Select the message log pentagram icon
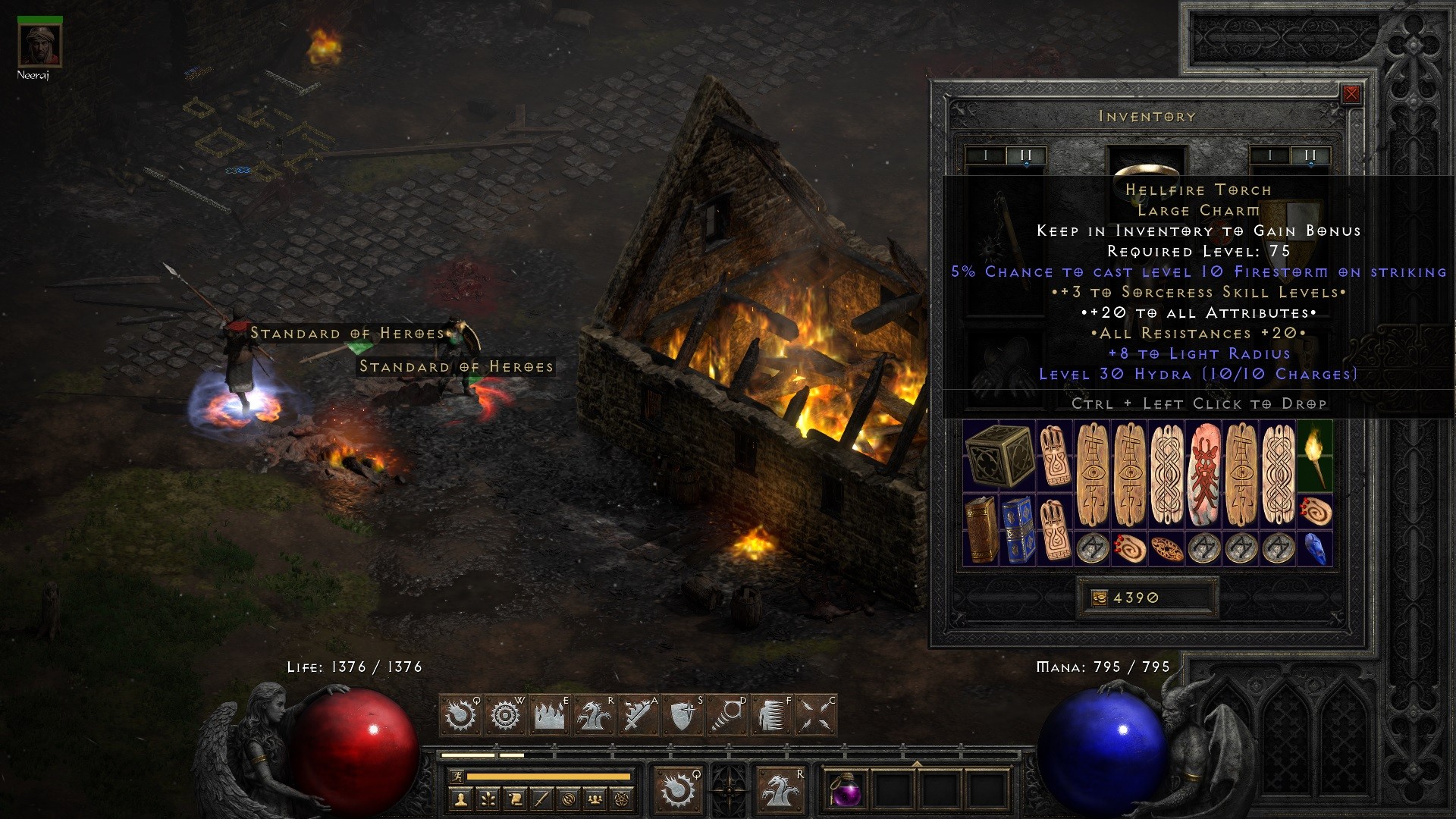This screenshot has width=1456, height=819. point(623,801)
